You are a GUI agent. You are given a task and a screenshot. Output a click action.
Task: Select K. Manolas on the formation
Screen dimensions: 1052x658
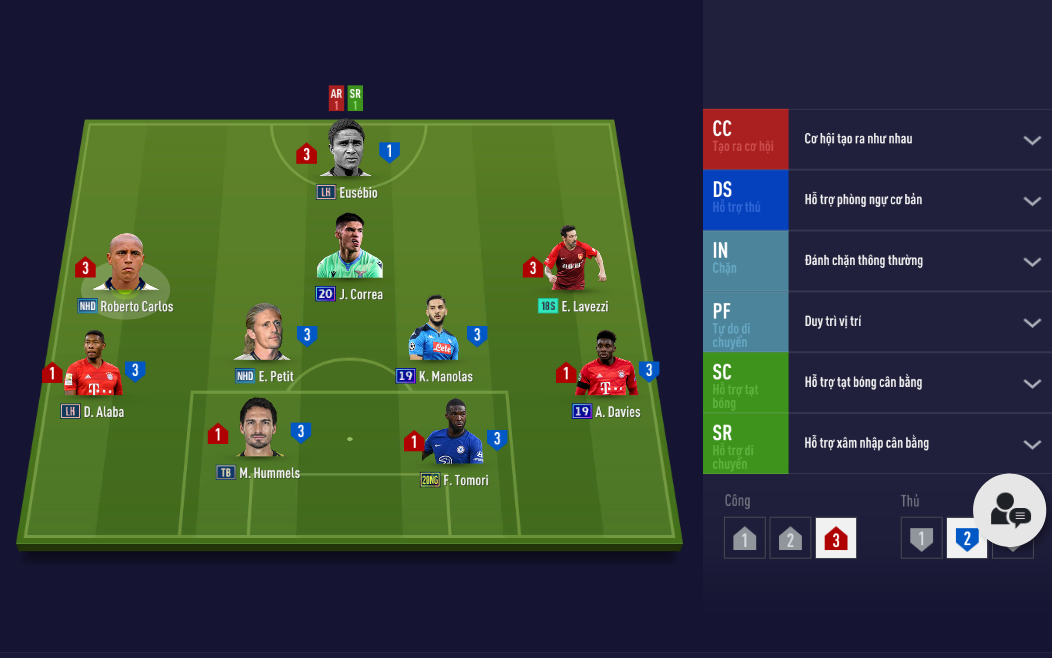tap(433, 330)
